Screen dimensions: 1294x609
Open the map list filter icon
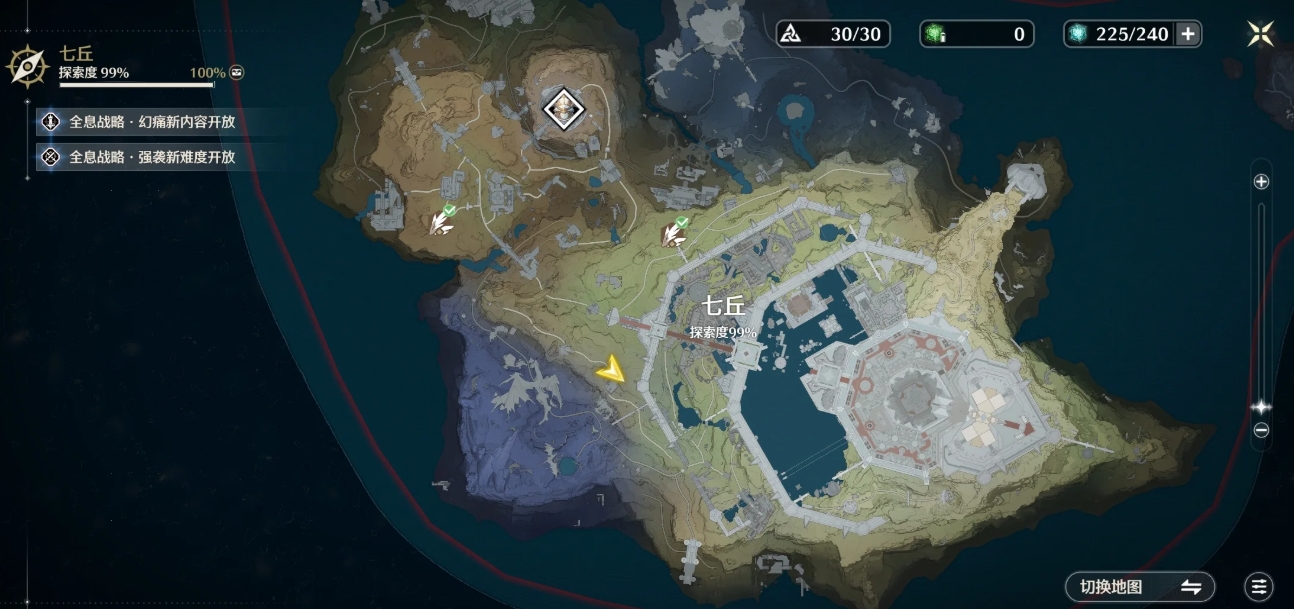1259,587
